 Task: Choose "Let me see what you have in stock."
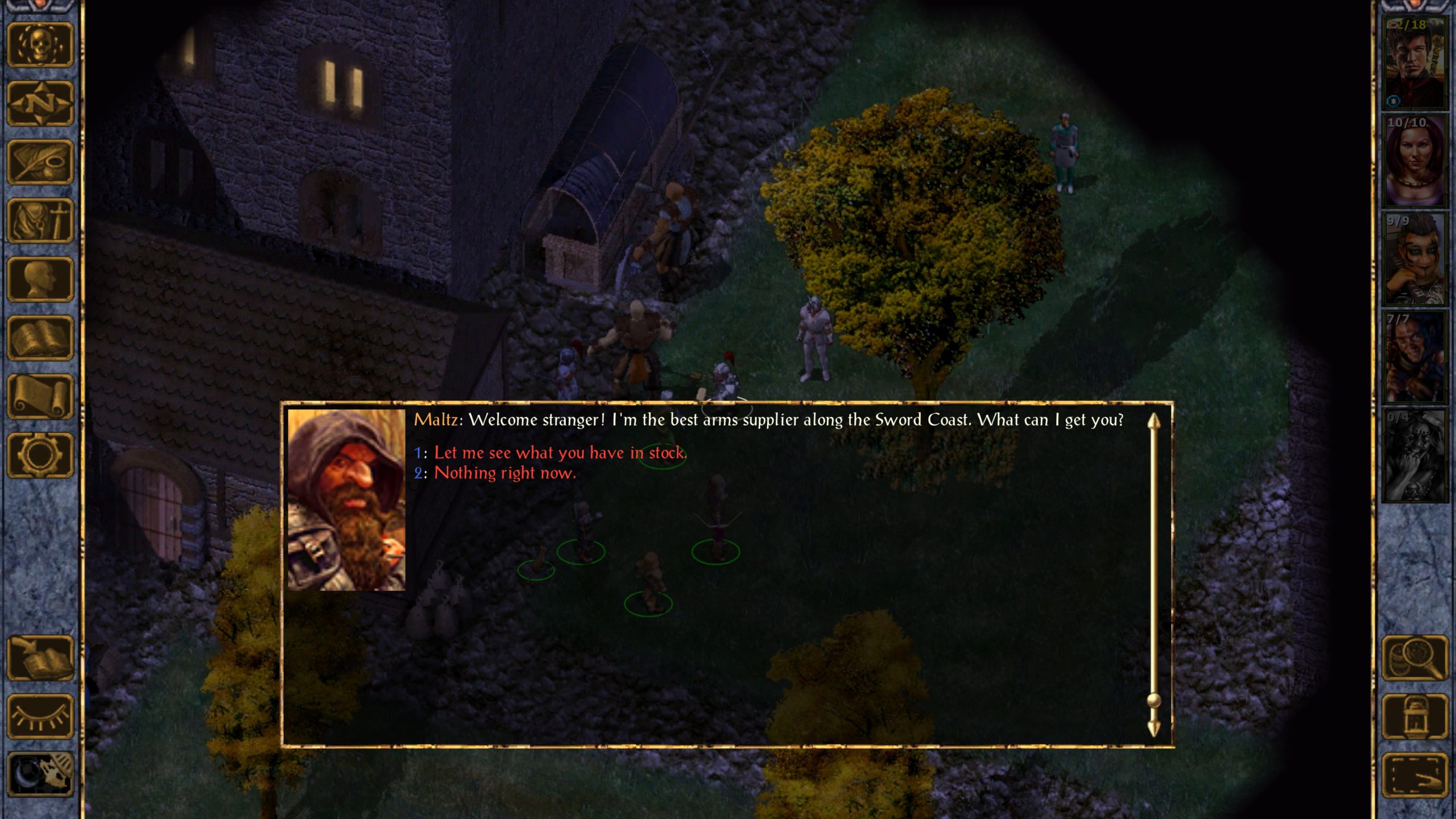[560, 453]
